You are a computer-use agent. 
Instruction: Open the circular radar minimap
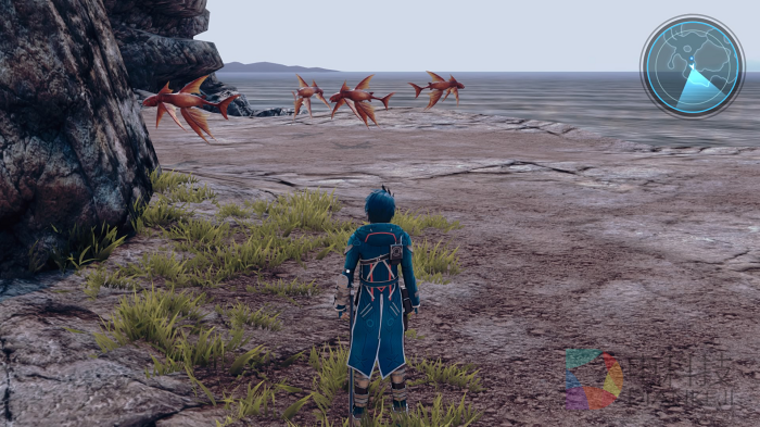(692, 66)
